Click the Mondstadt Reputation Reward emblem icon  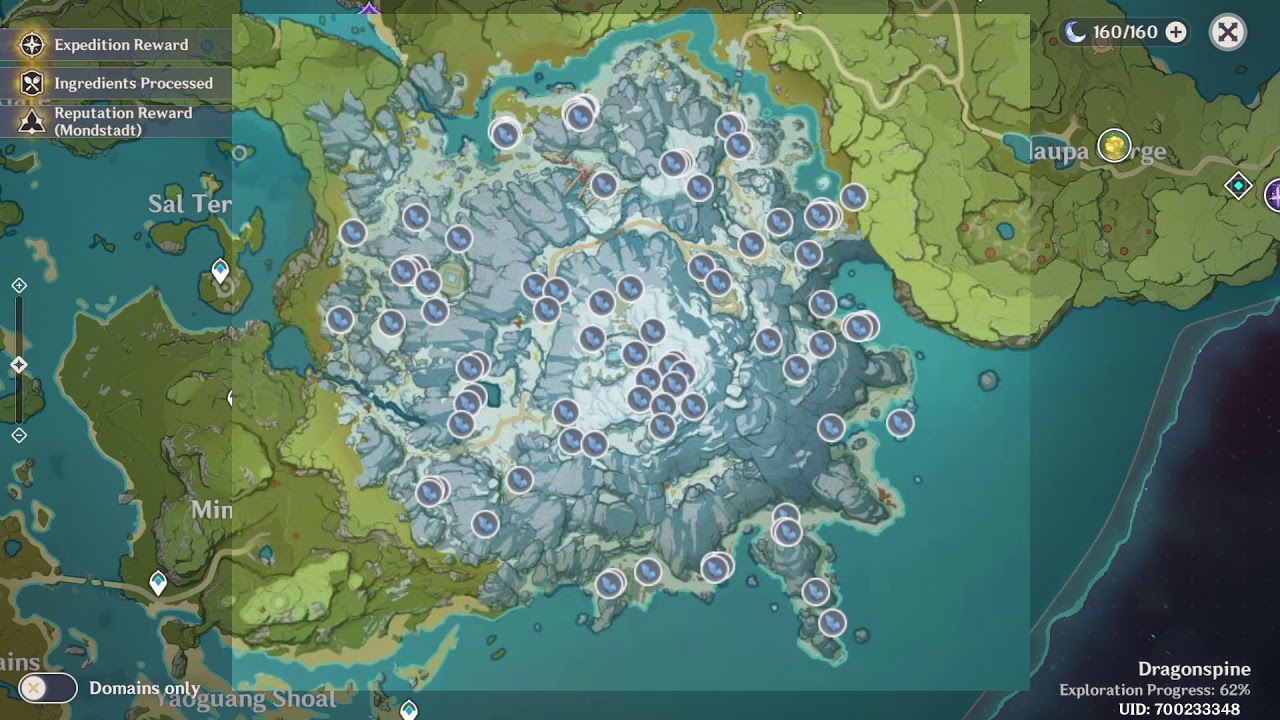point(30,121)
